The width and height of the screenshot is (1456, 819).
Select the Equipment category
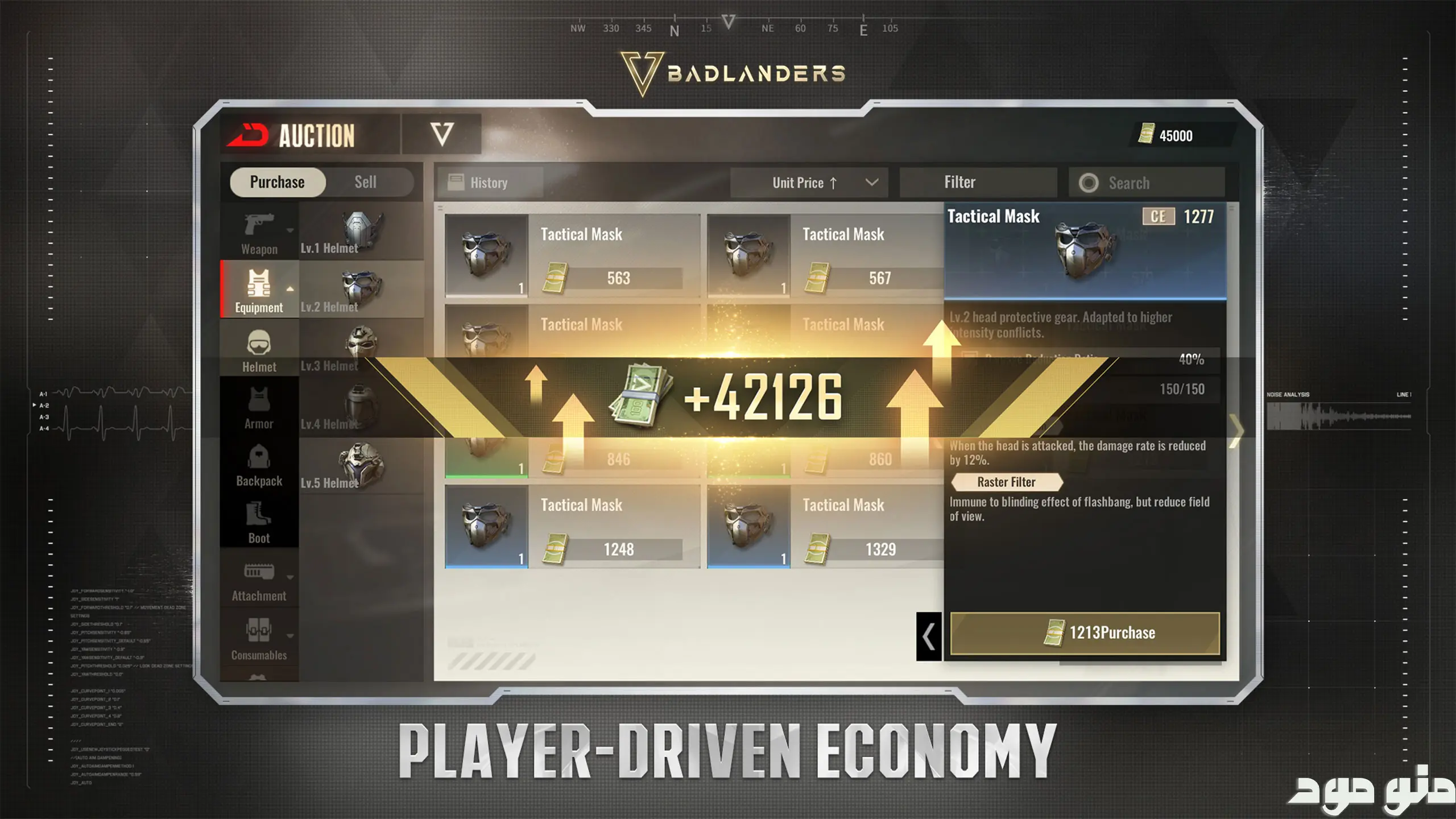pos(259,290)
